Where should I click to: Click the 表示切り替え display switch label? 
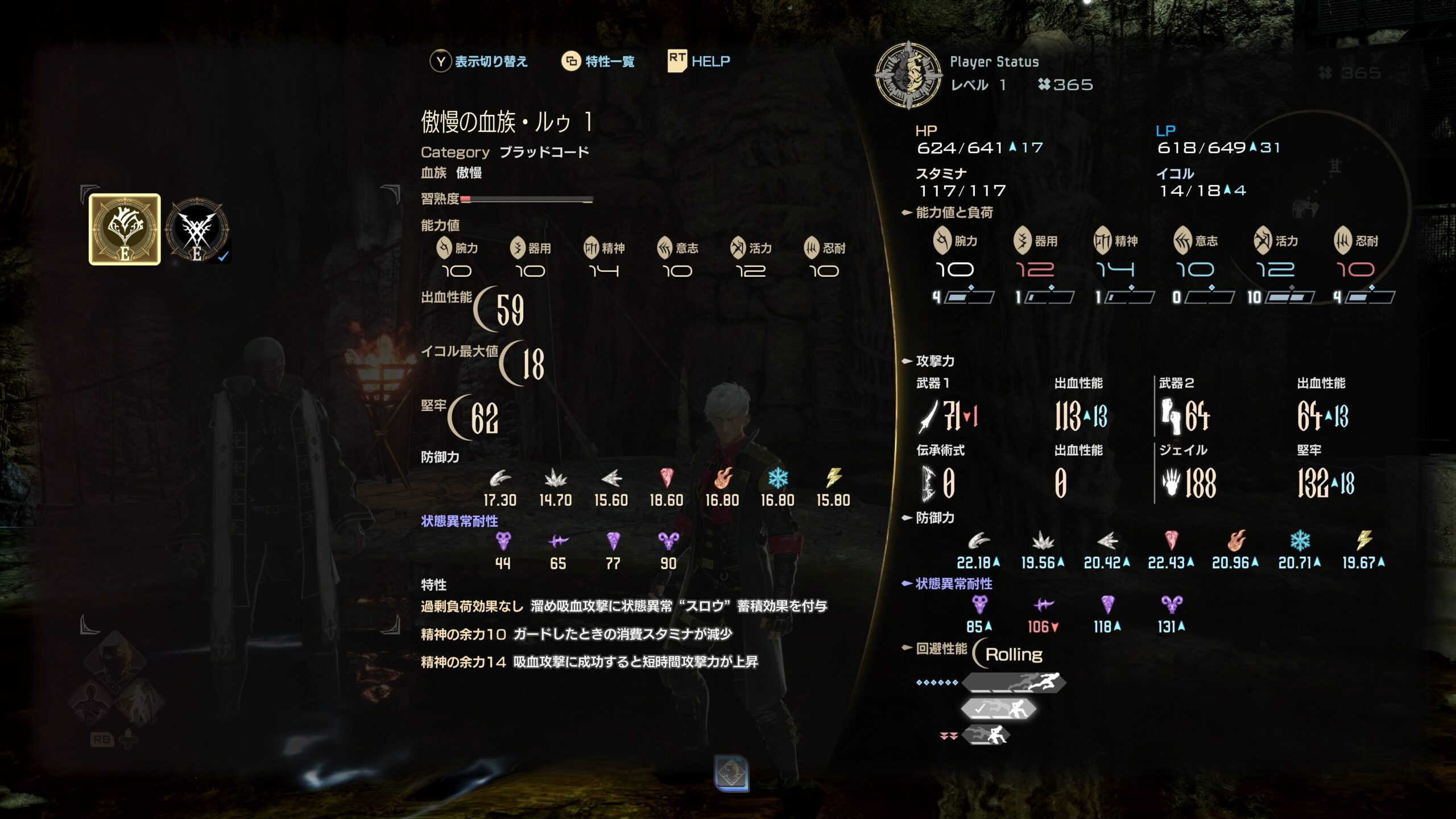click(x=491, y=61)
